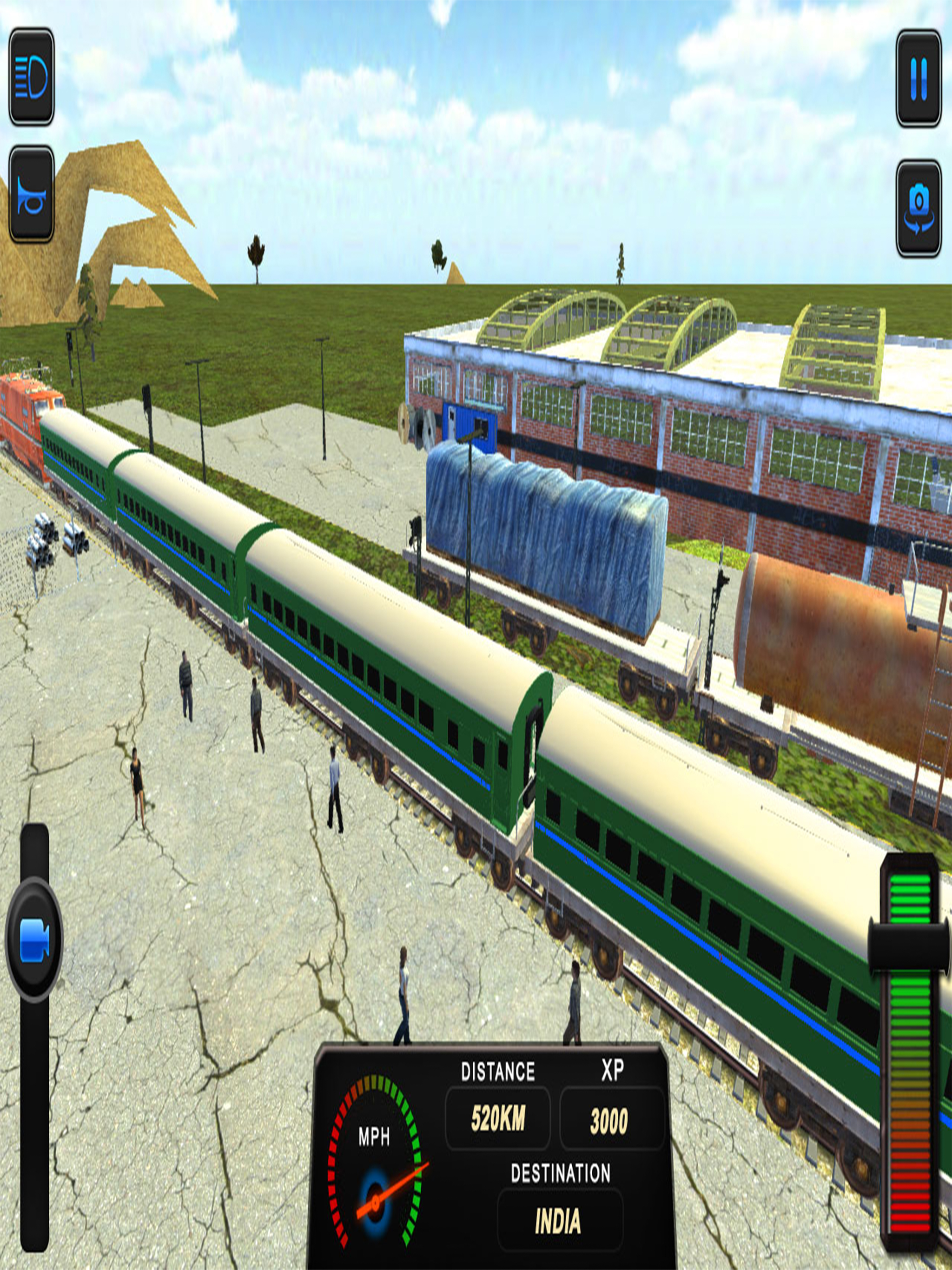
Task: Toggle the train headlights button
Action: coord(32,77)
